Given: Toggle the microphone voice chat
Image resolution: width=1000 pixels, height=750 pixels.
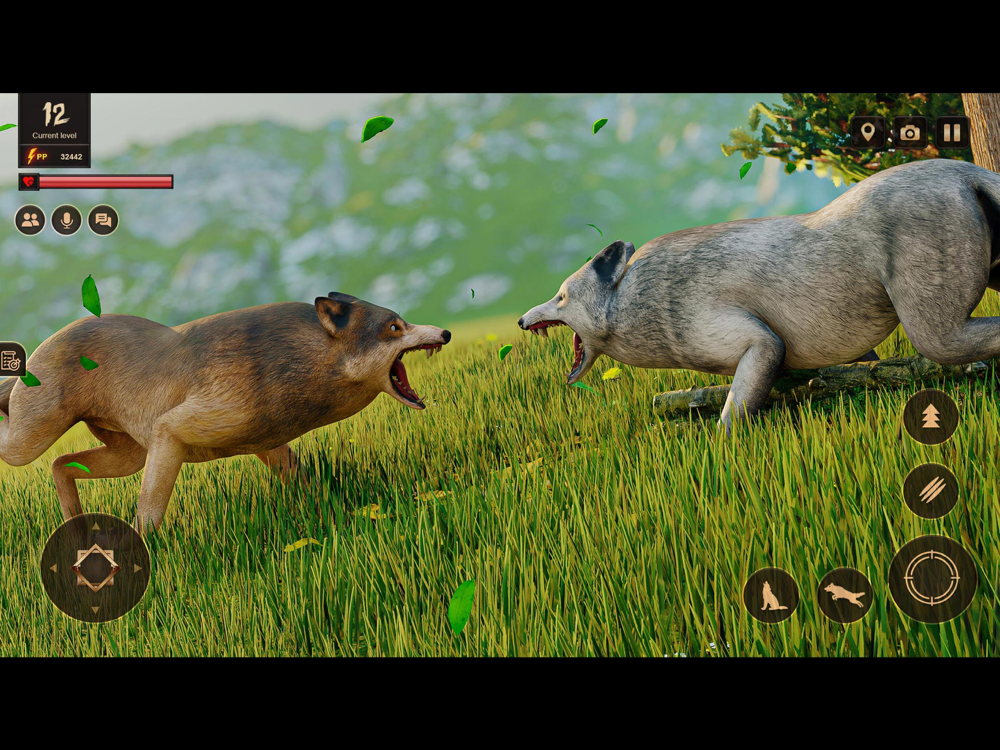Looking at the screenshot, I should 67,220.
